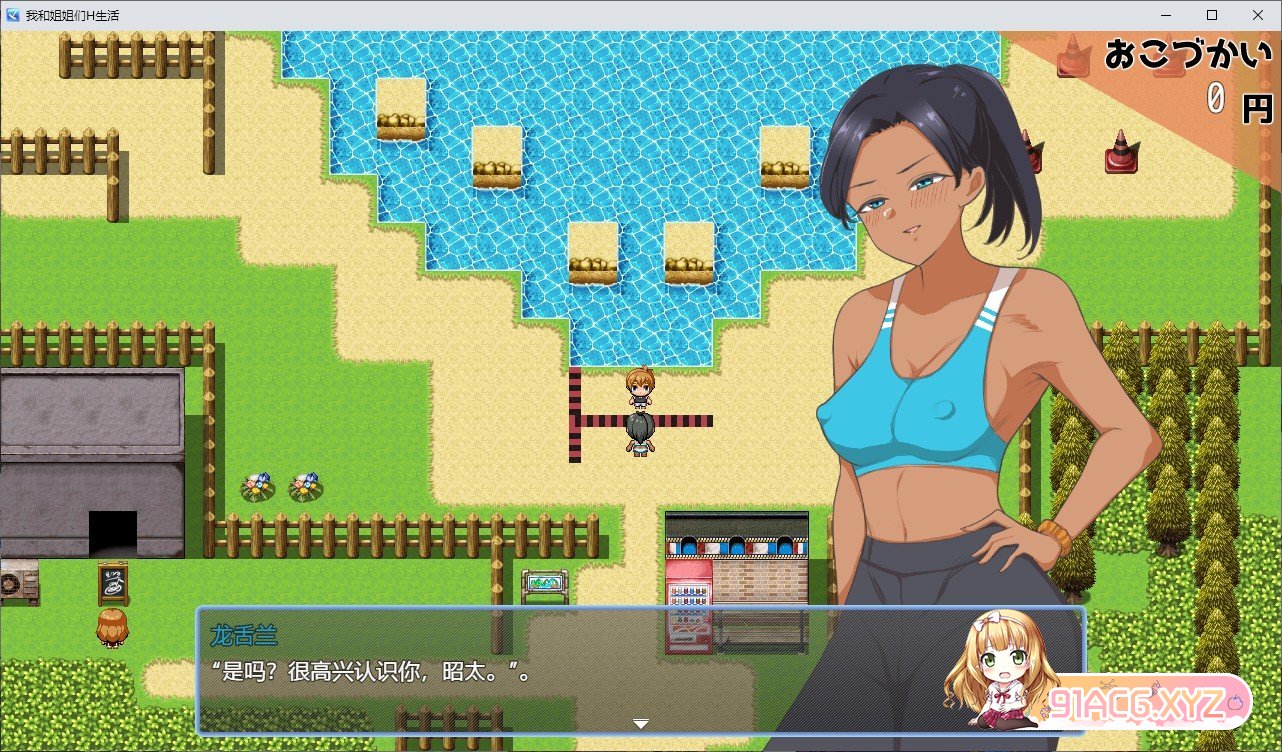Close the game window

1258,15
